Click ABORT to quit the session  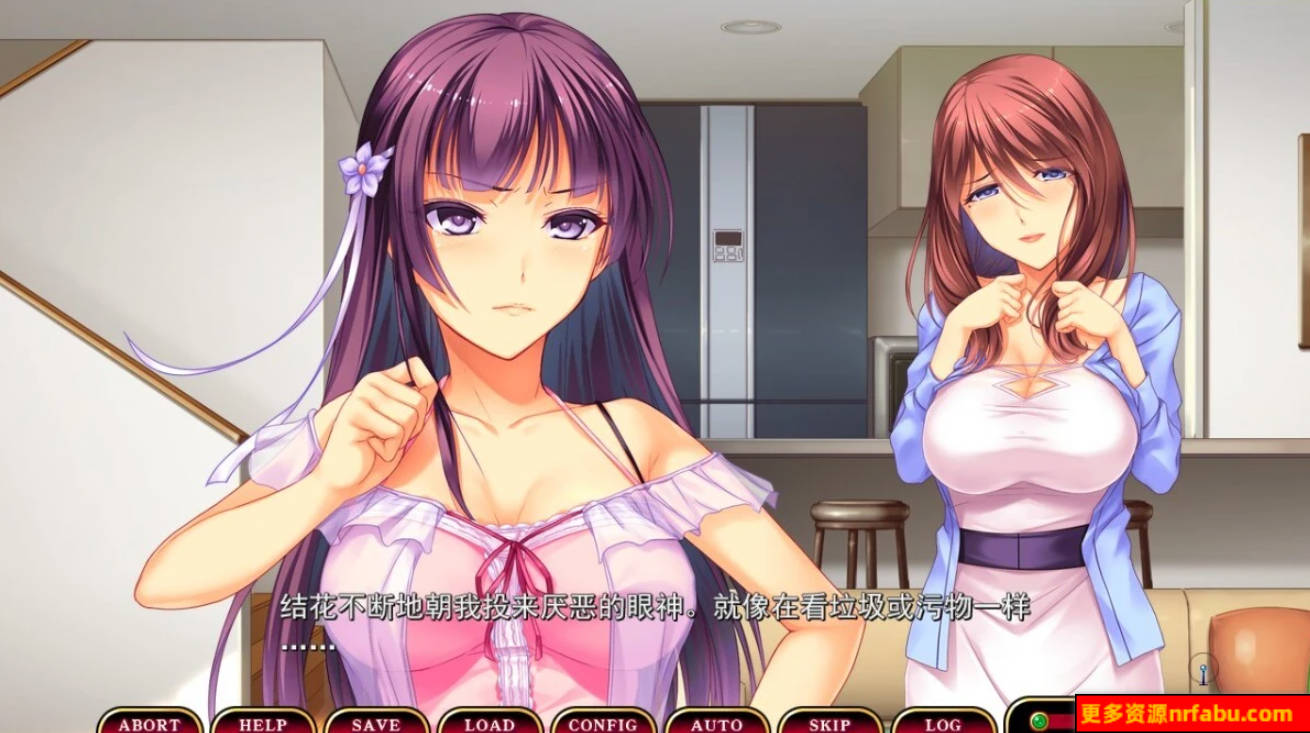click(x=148, y=722)
